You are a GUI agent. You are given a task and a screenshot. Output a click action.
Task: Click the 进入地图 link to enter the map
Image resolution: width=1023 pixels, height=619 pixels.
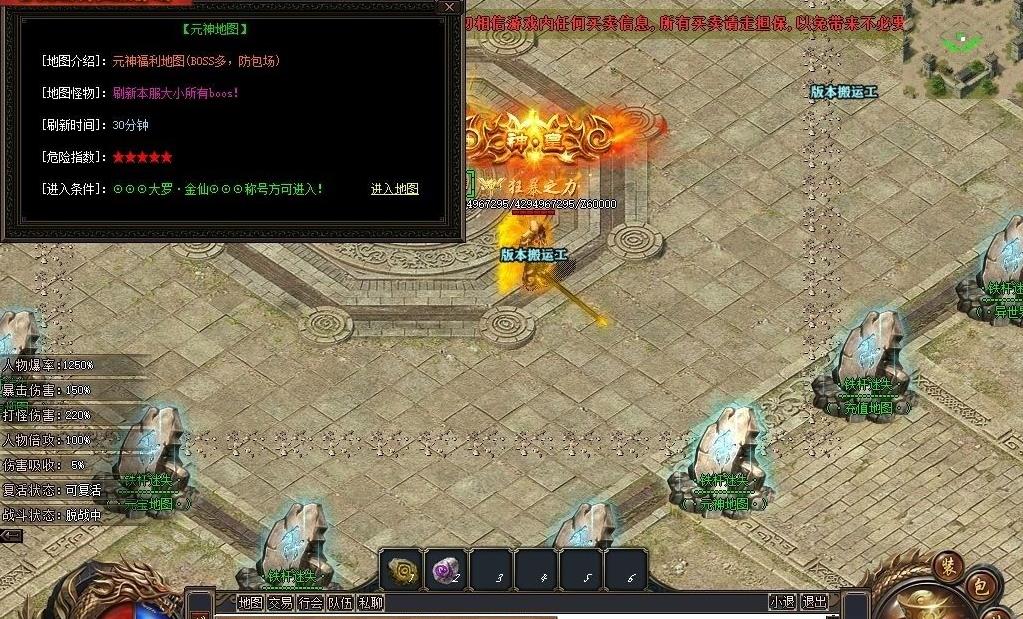coord(394,189)
